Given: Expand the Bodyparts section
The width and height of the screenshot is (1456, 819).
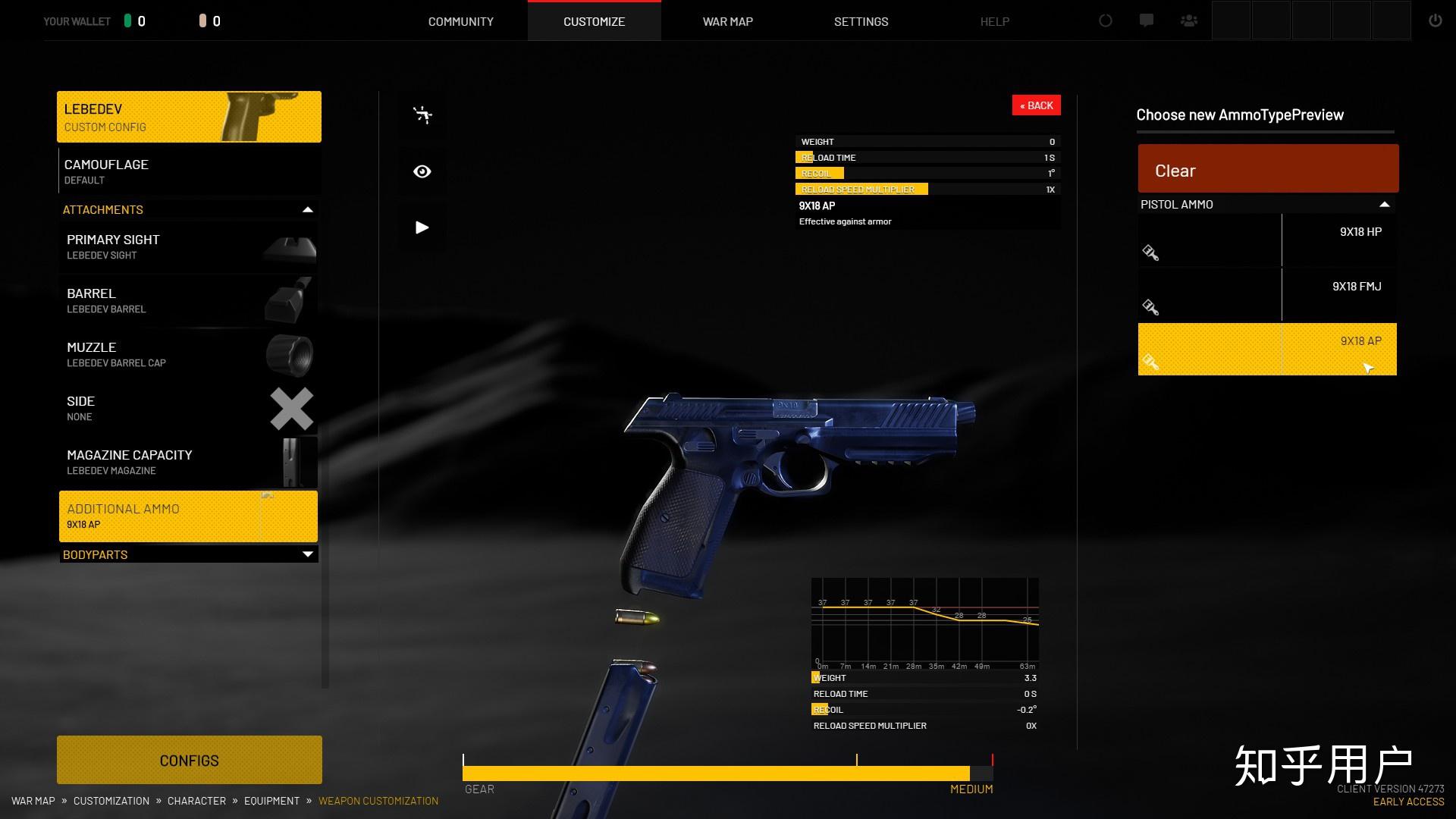Looking at the screenshot, I should click(307, 554).
